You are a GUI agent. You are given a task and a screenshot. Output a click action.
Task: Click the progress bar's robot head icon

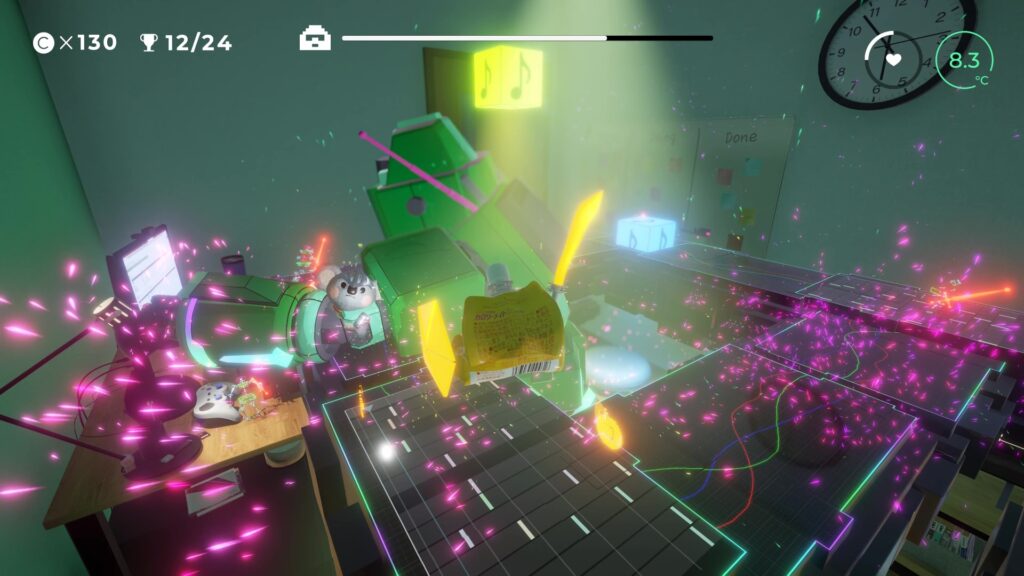[x=315, y=39]
